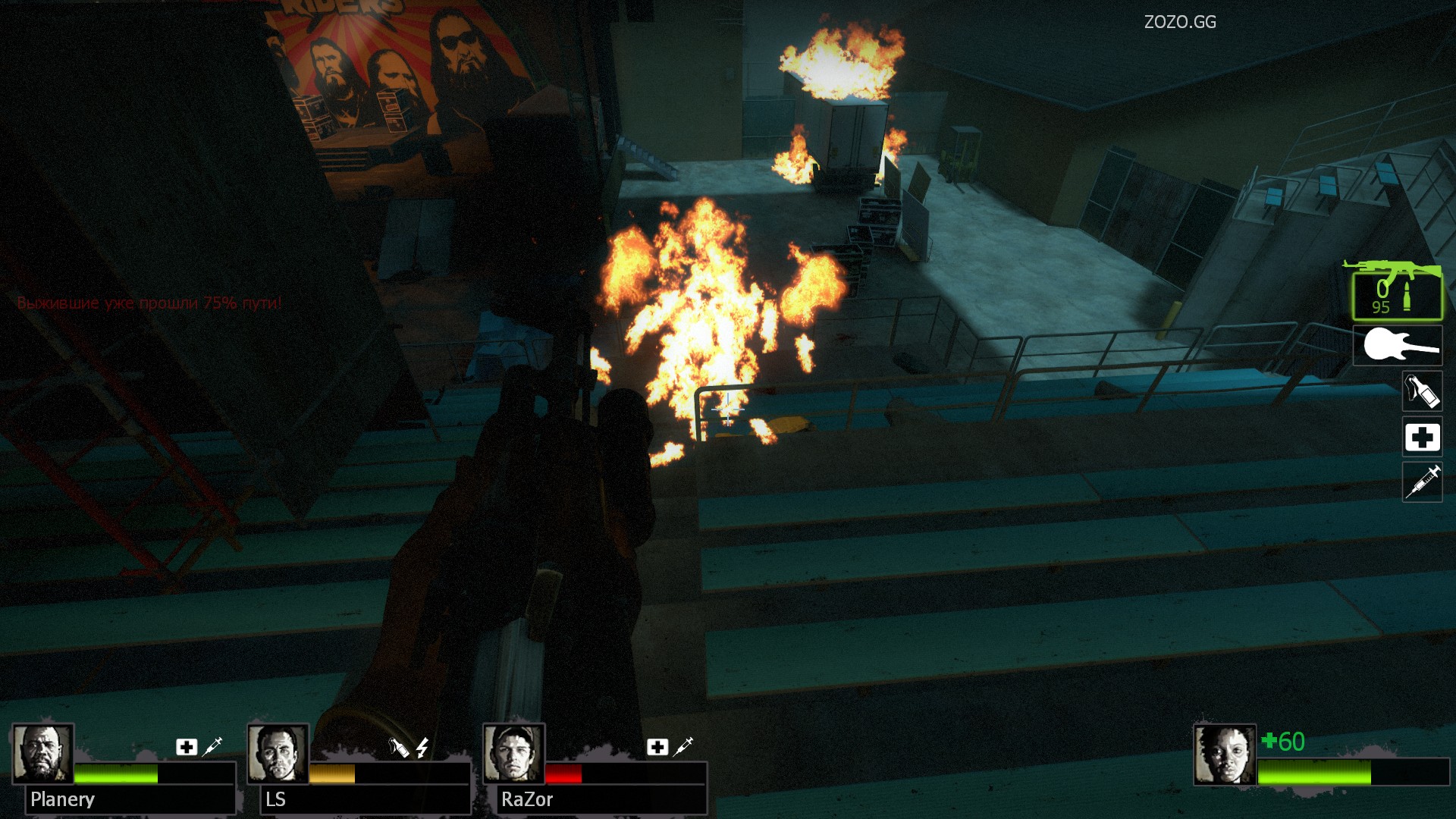Pick the adrenaline shot slot

[1422, 482]
